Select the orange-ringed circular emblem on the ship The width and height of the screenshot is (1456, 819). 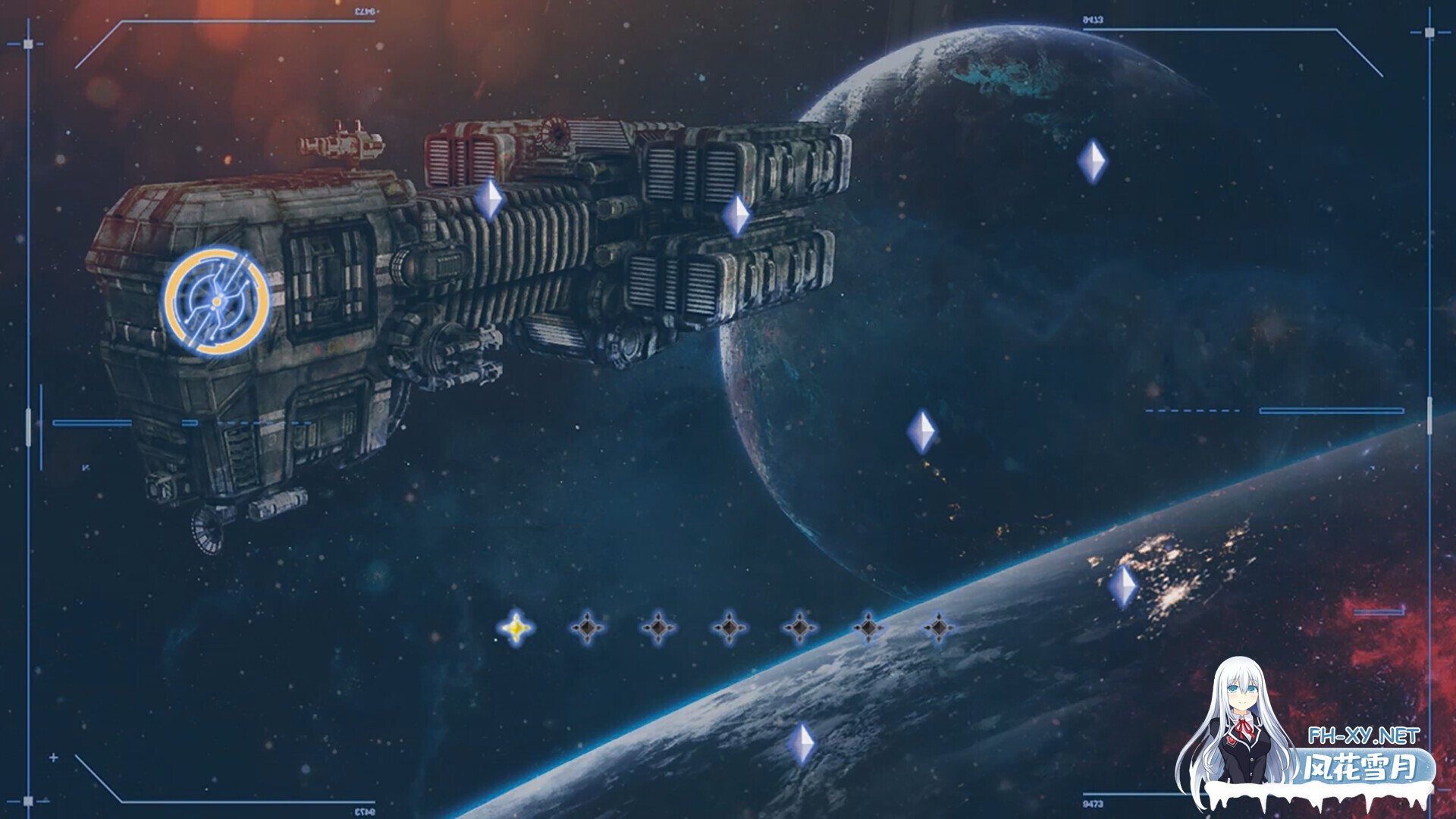216,301
